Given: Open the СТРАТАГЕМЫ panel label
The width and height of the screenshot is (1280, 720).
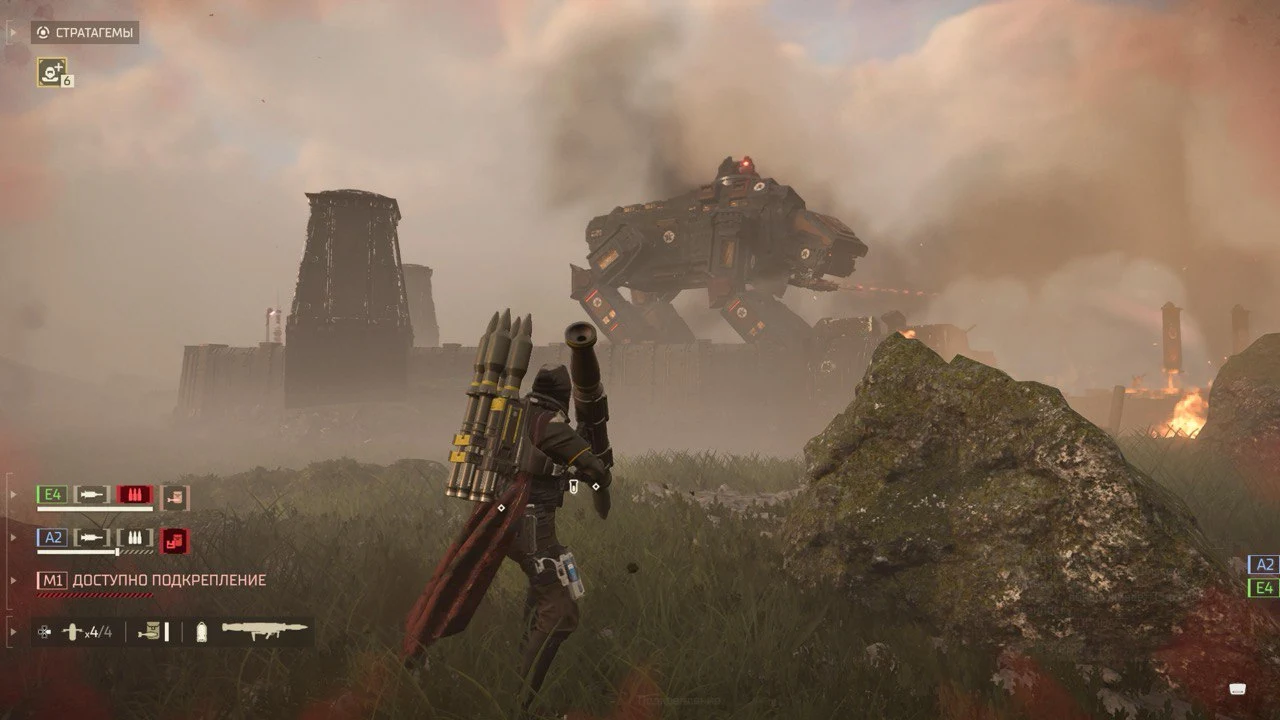Looking at the screenshot, I should [x=94, y=32].
